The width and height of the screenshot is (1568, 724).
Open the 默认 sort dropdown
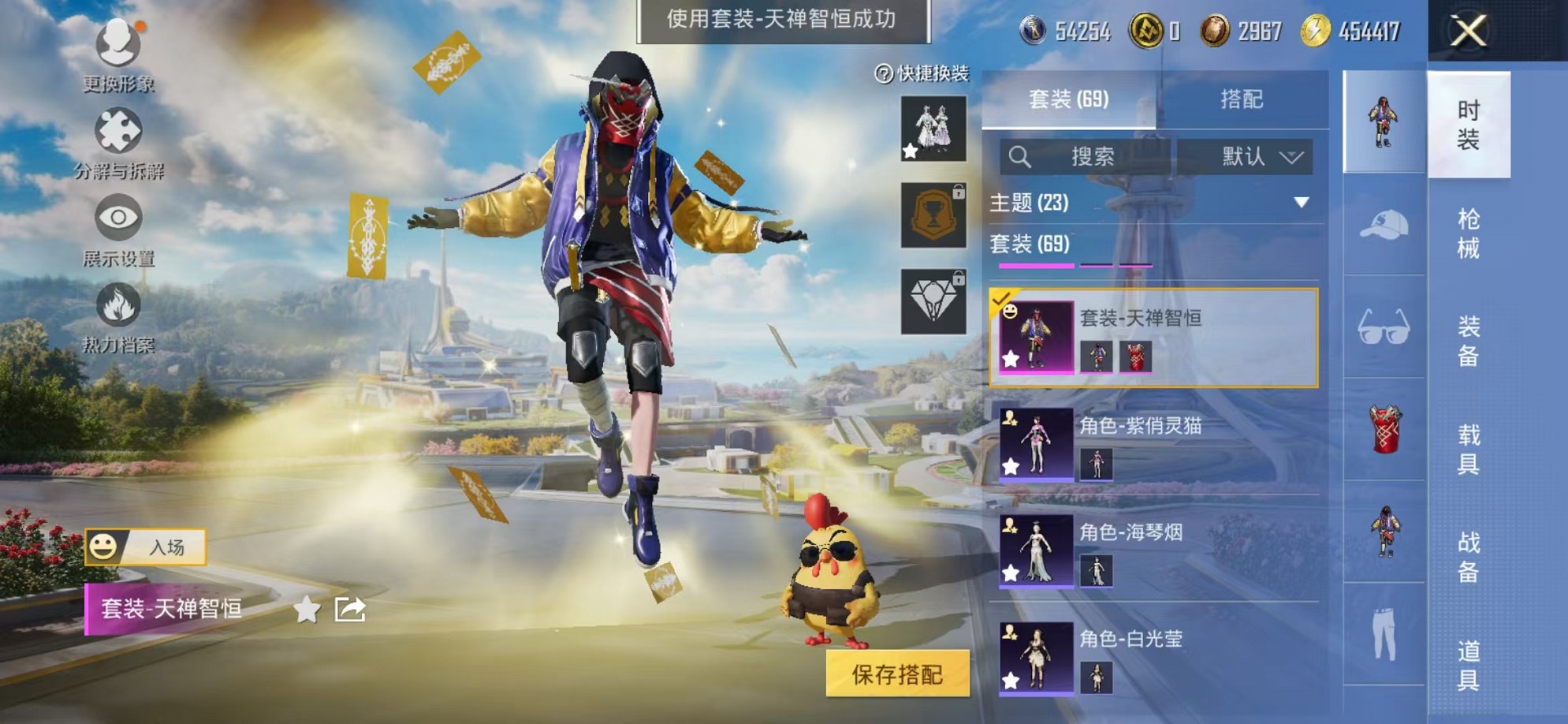1261,158
